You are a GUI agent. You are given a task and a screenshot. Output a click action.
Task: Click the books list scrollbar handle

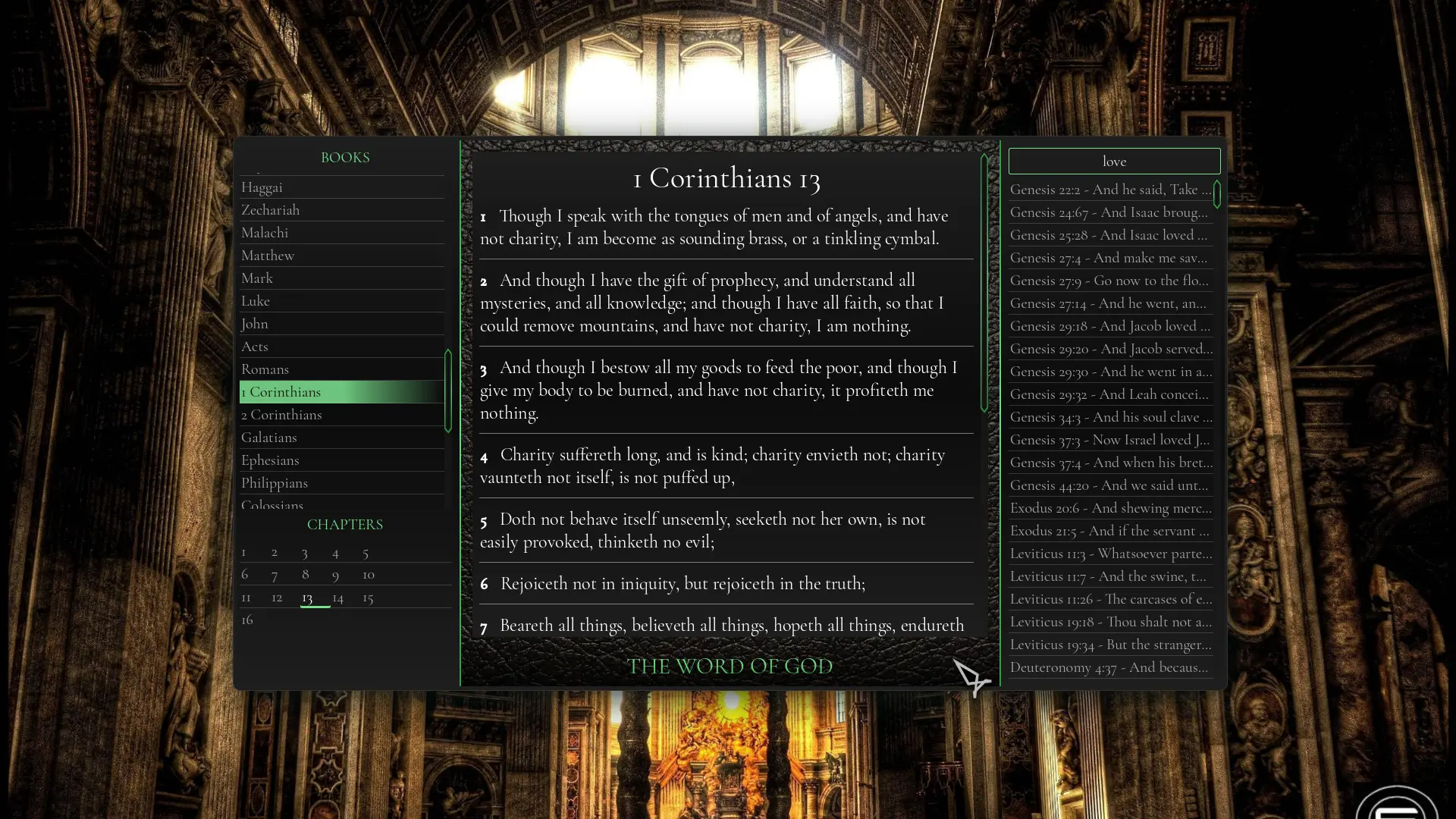click(448, 391)
